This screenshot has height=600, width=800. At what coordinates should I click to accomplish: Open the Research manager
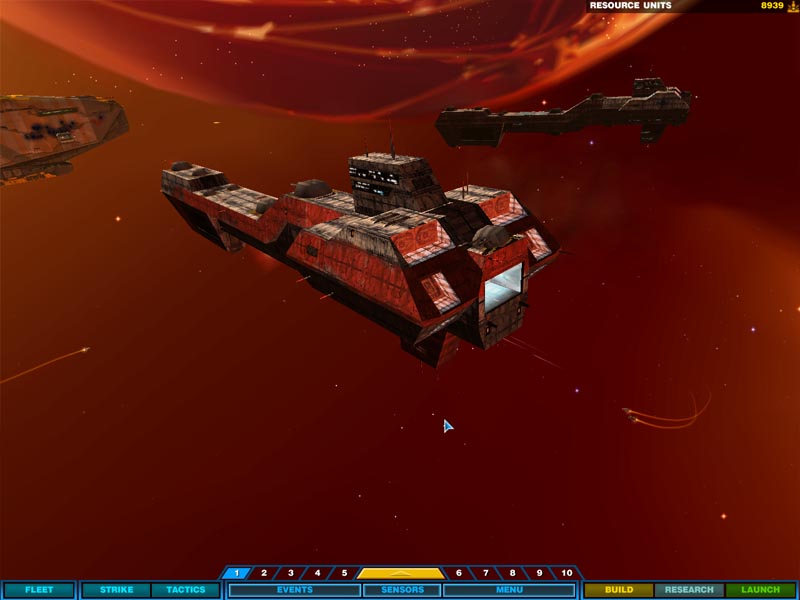(689, 590)
